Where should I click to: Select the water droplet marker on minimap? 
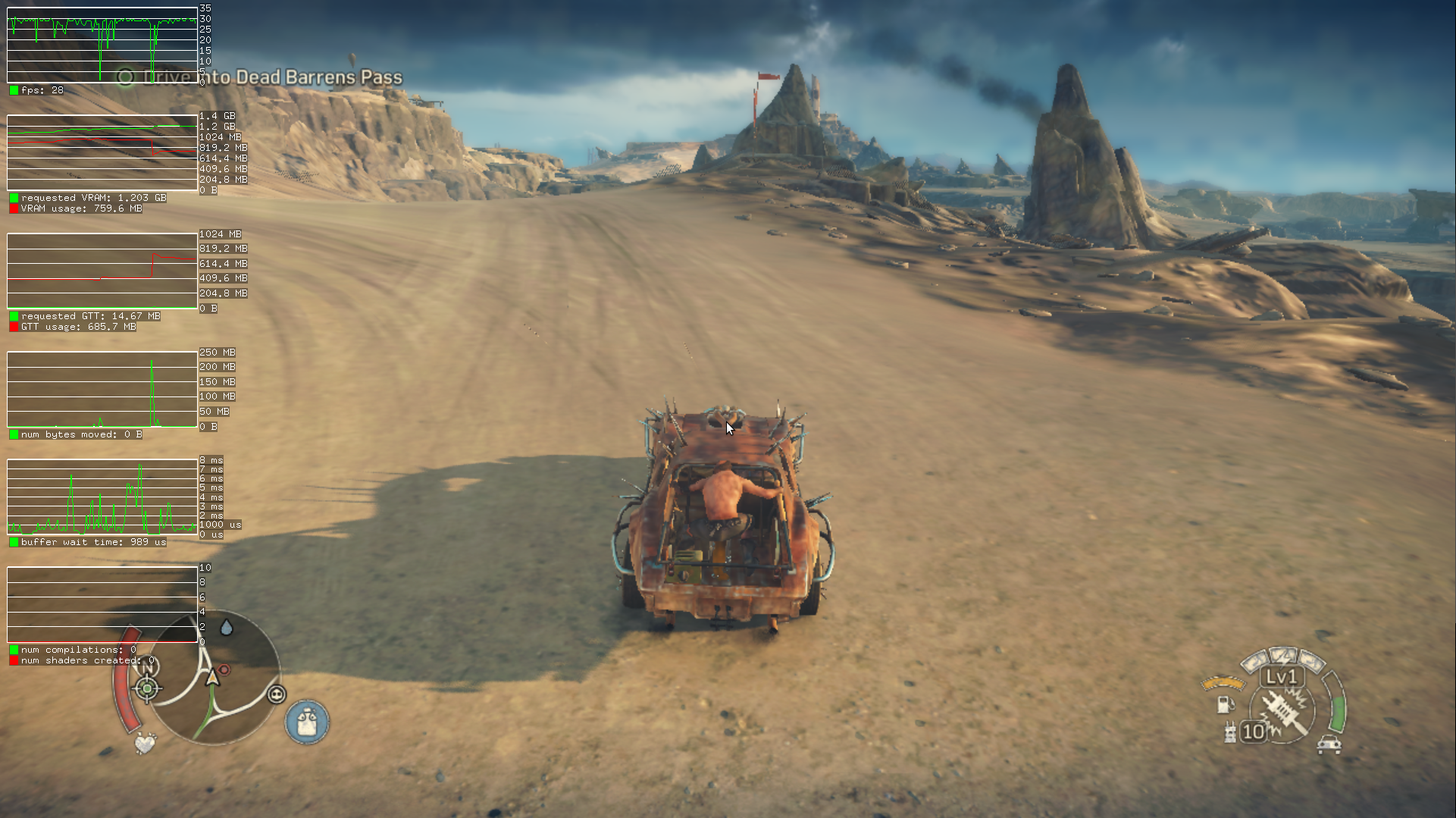[226, 628]
